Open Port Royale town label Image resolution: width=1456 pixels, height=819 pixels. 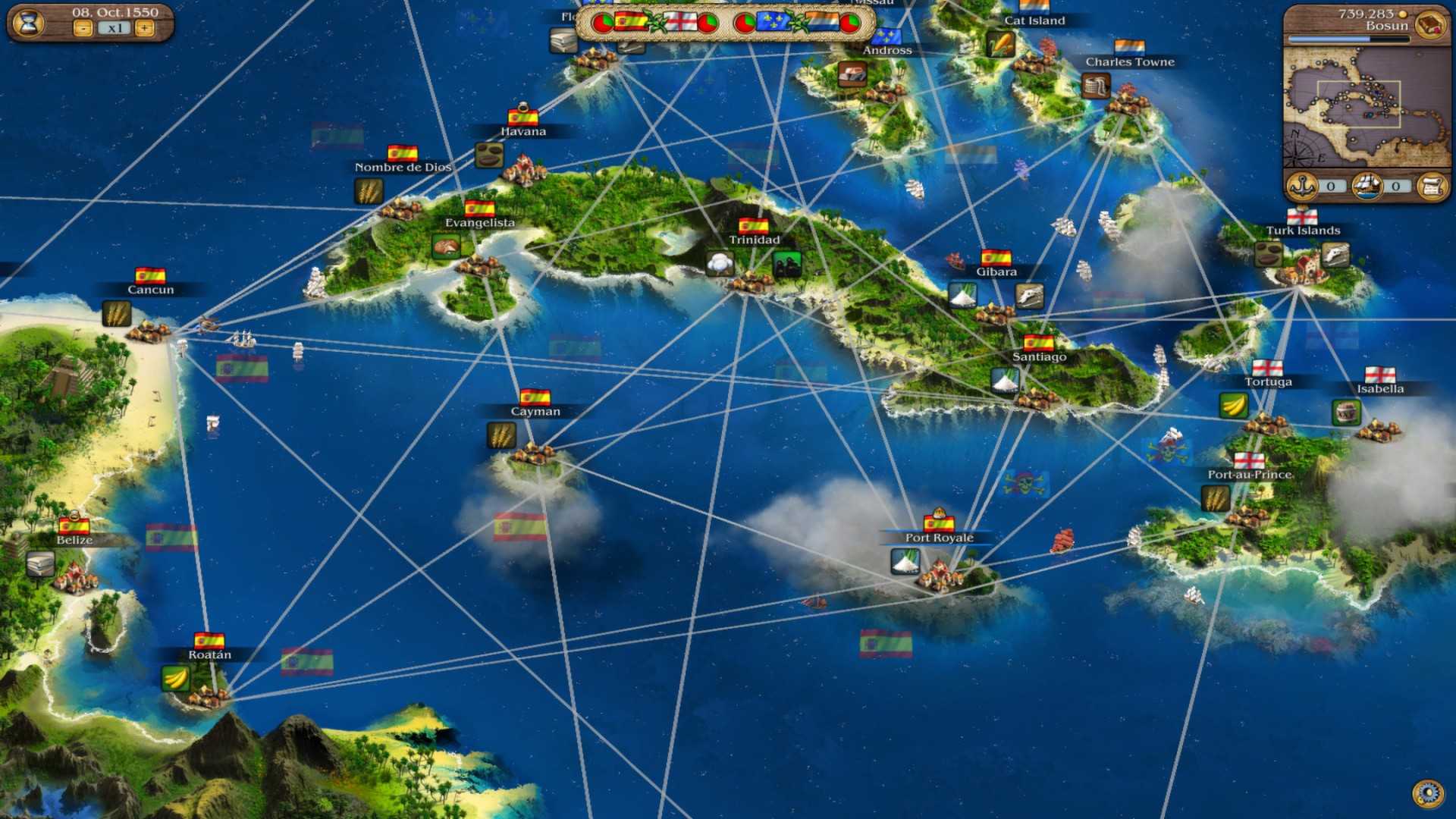tap(940, 537)
